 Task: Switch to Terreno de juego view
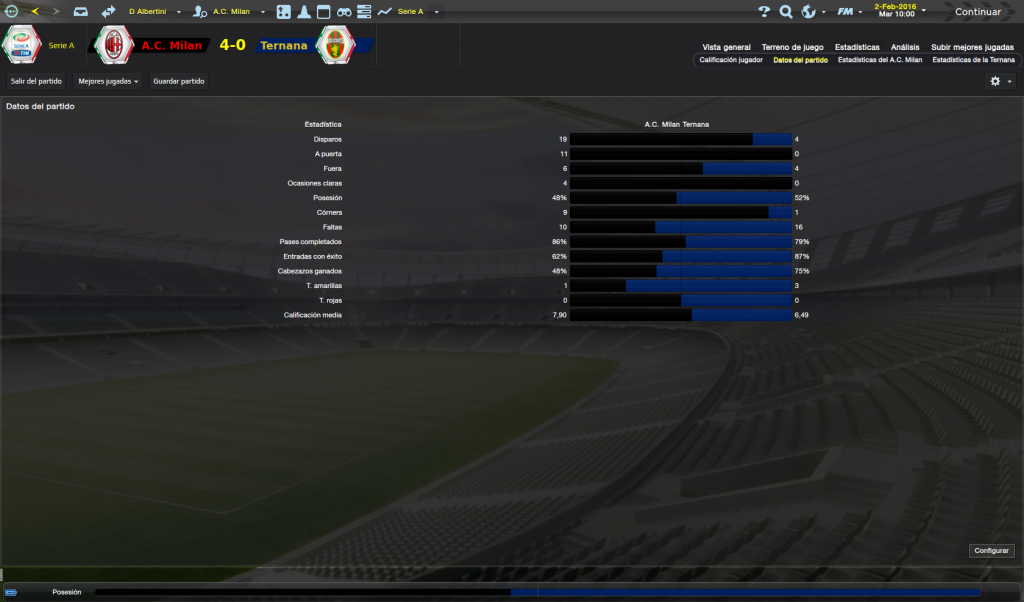[x=792, y=47]
